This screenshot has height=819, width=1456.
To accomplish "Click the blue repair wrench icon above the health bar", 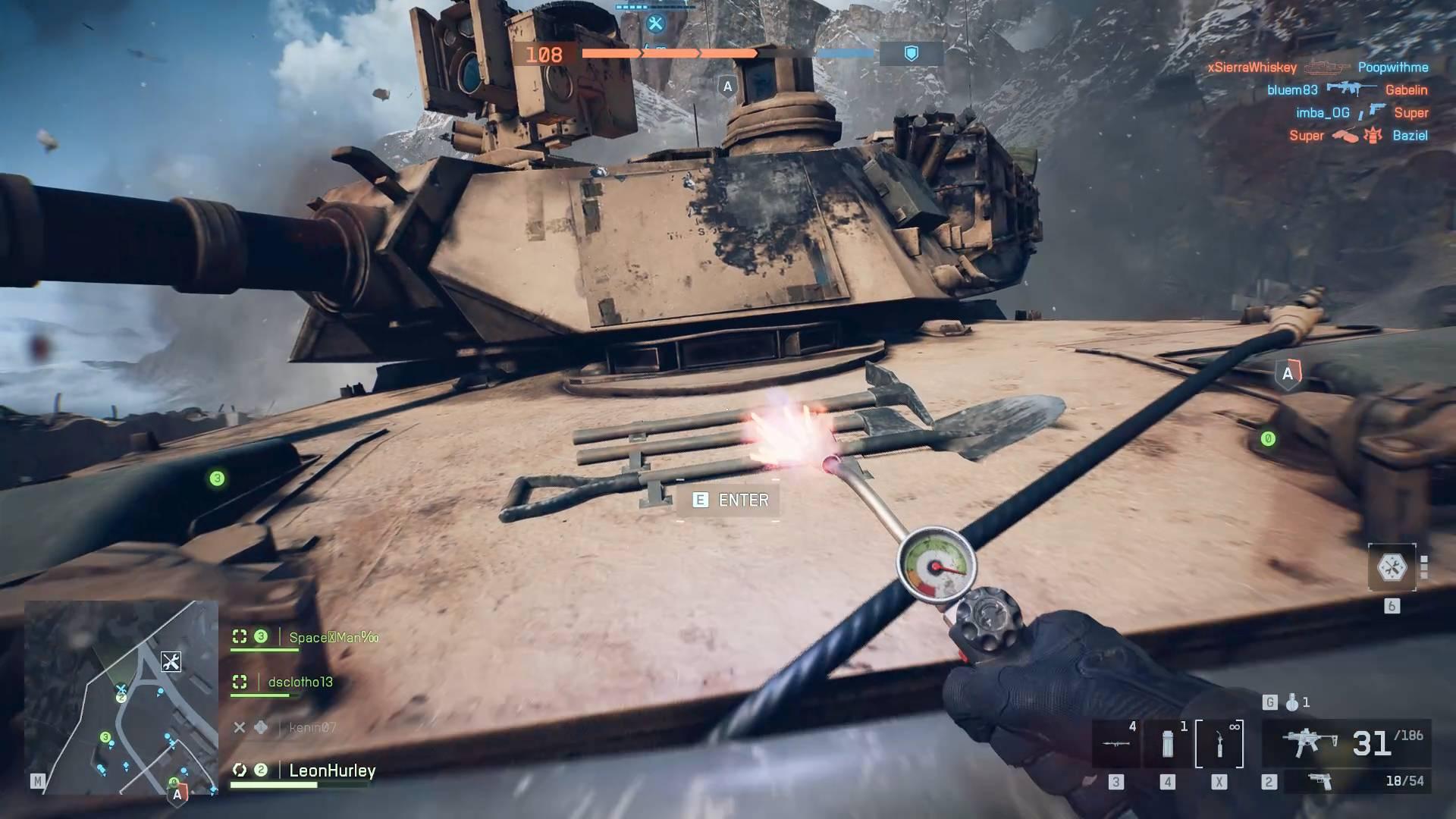I will [655, 24].
